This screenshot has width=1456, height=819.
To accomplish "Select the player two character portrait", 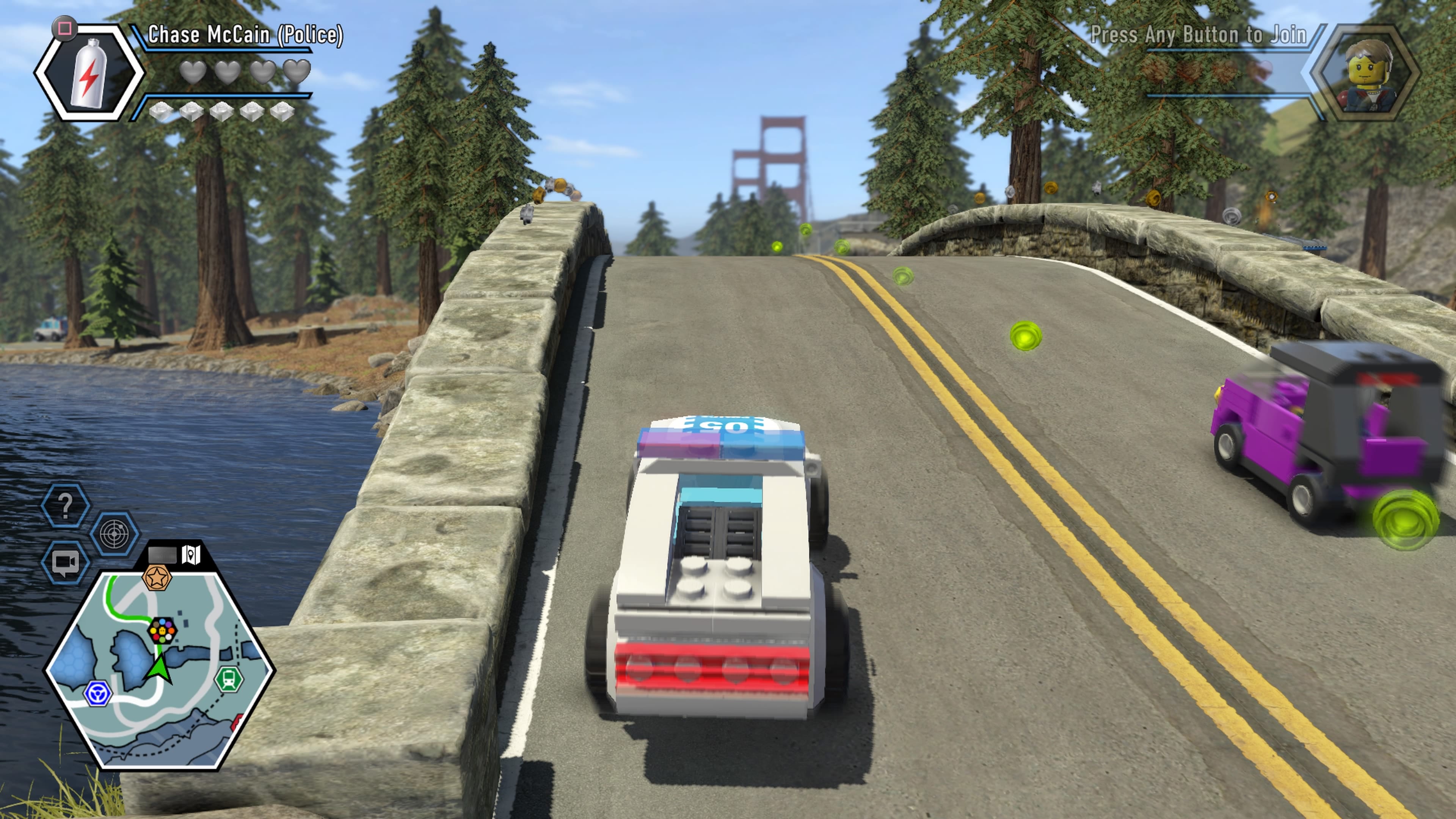I will tap(1366, 72).
